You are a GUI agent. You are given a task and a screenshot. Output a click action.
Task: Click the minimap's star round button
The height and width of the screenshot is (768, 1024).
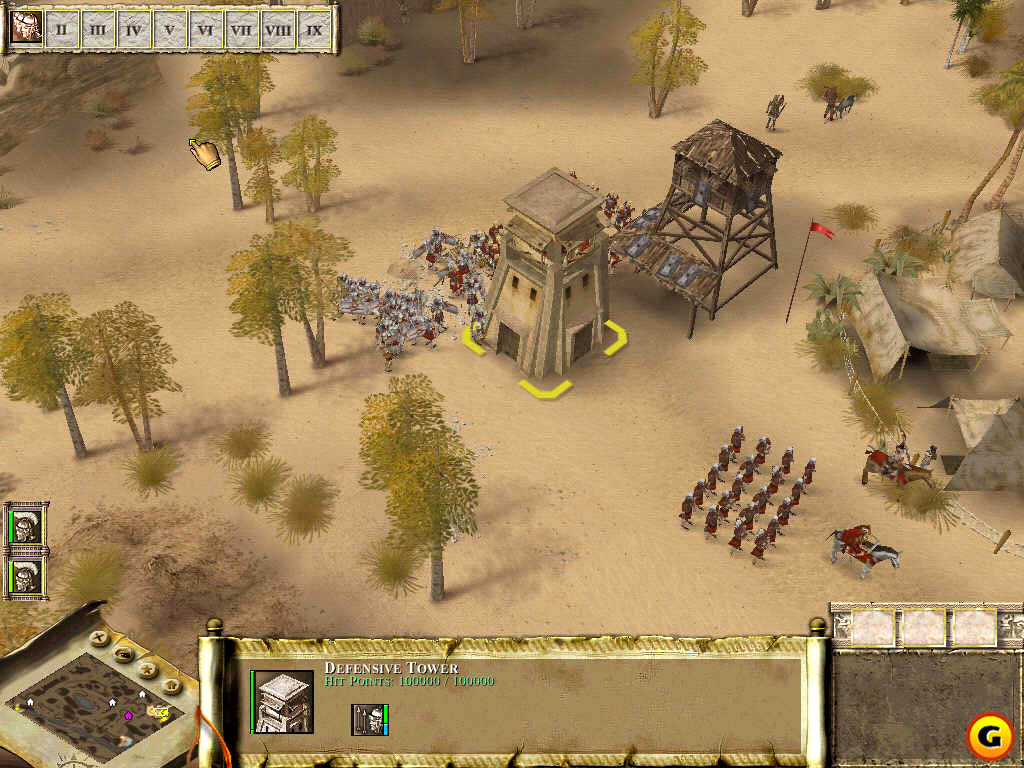148,669
